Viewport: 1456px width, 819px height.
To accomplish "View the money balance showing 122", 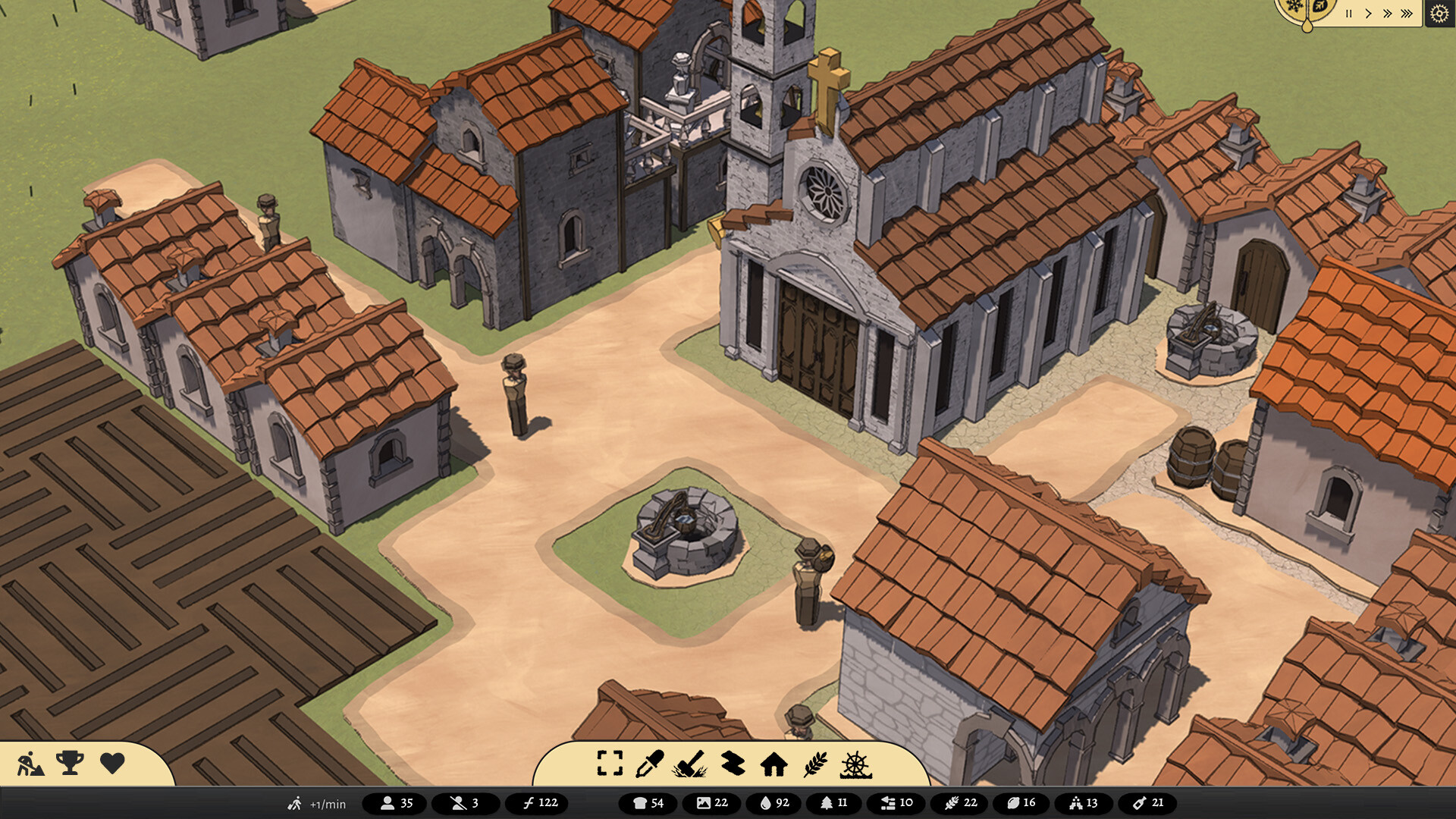I will pyautogui.click(x=539, y=802).
